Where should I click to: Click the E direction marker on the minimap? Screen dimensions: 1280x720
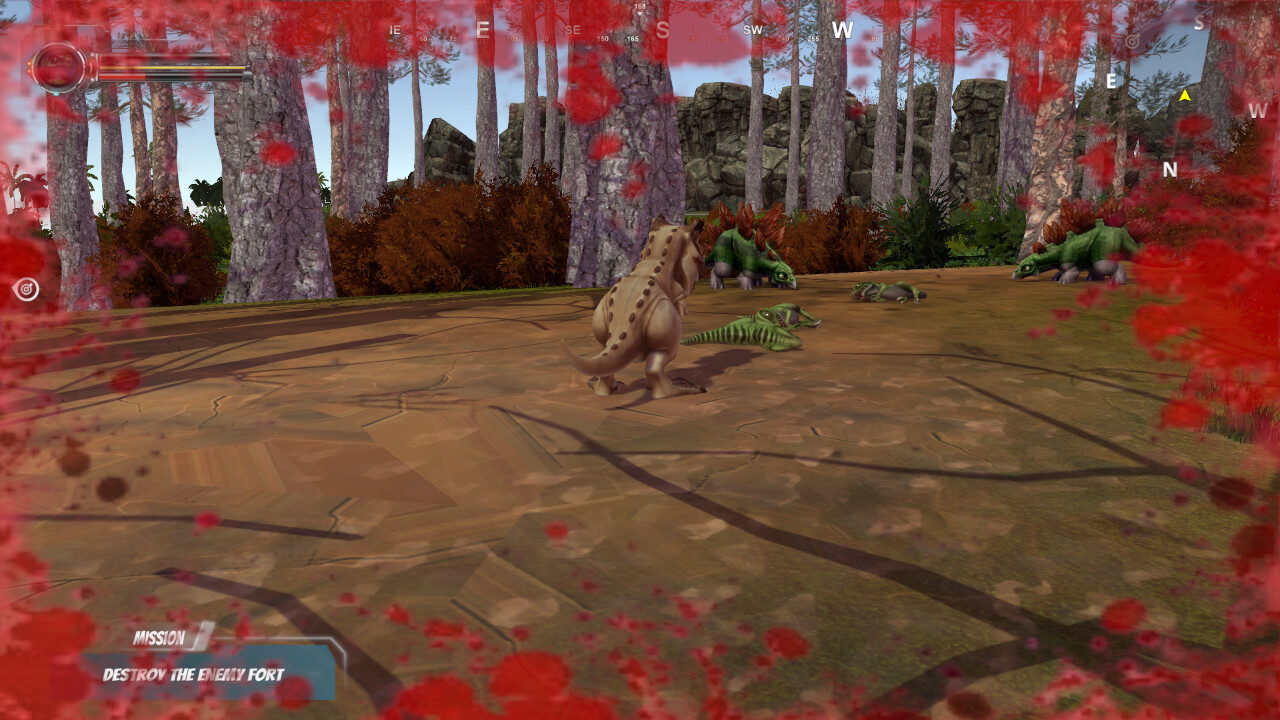(1111, 81)
